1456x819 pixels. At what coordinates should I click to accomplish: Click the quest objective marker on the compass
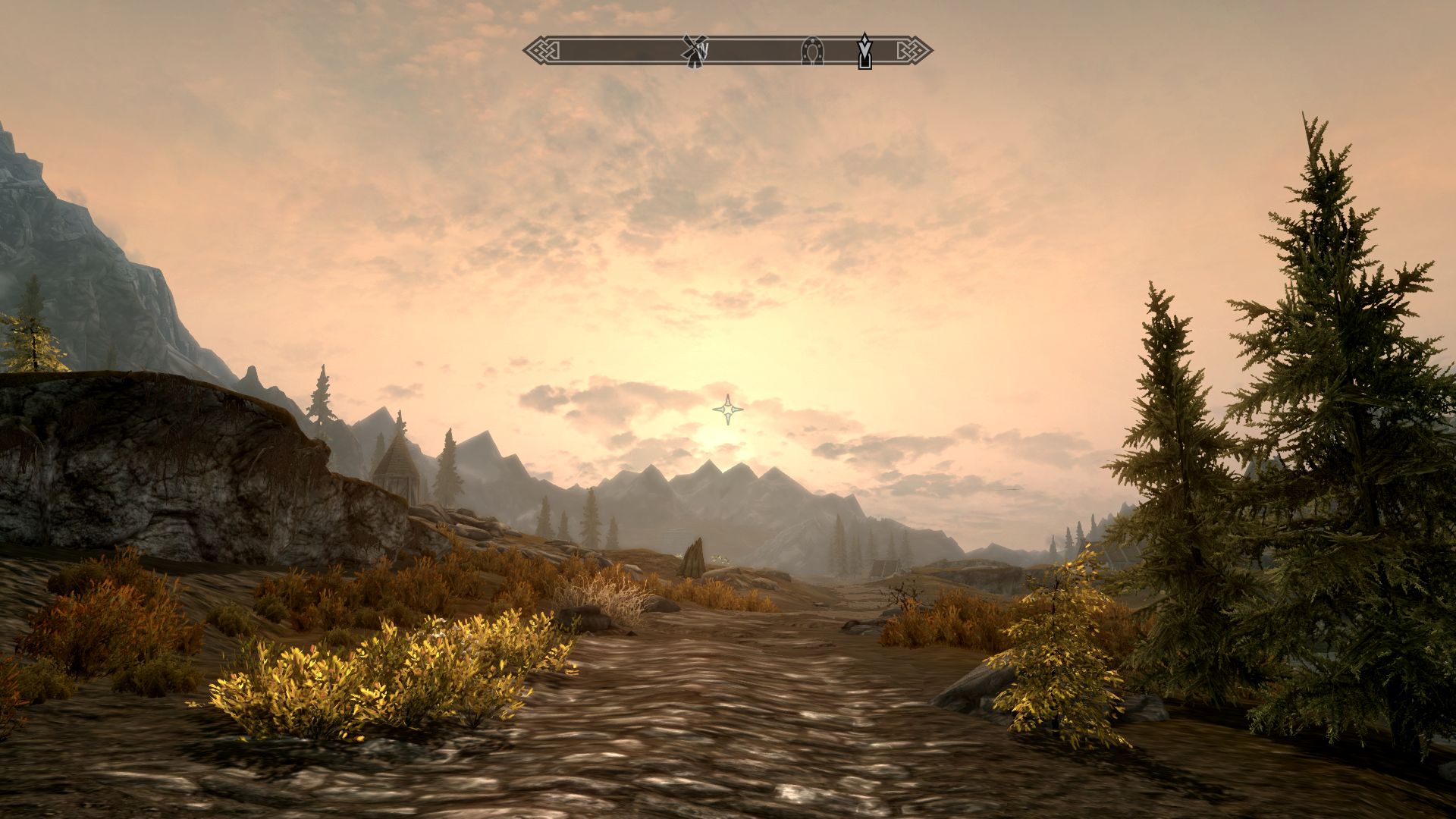coord(864,51)
